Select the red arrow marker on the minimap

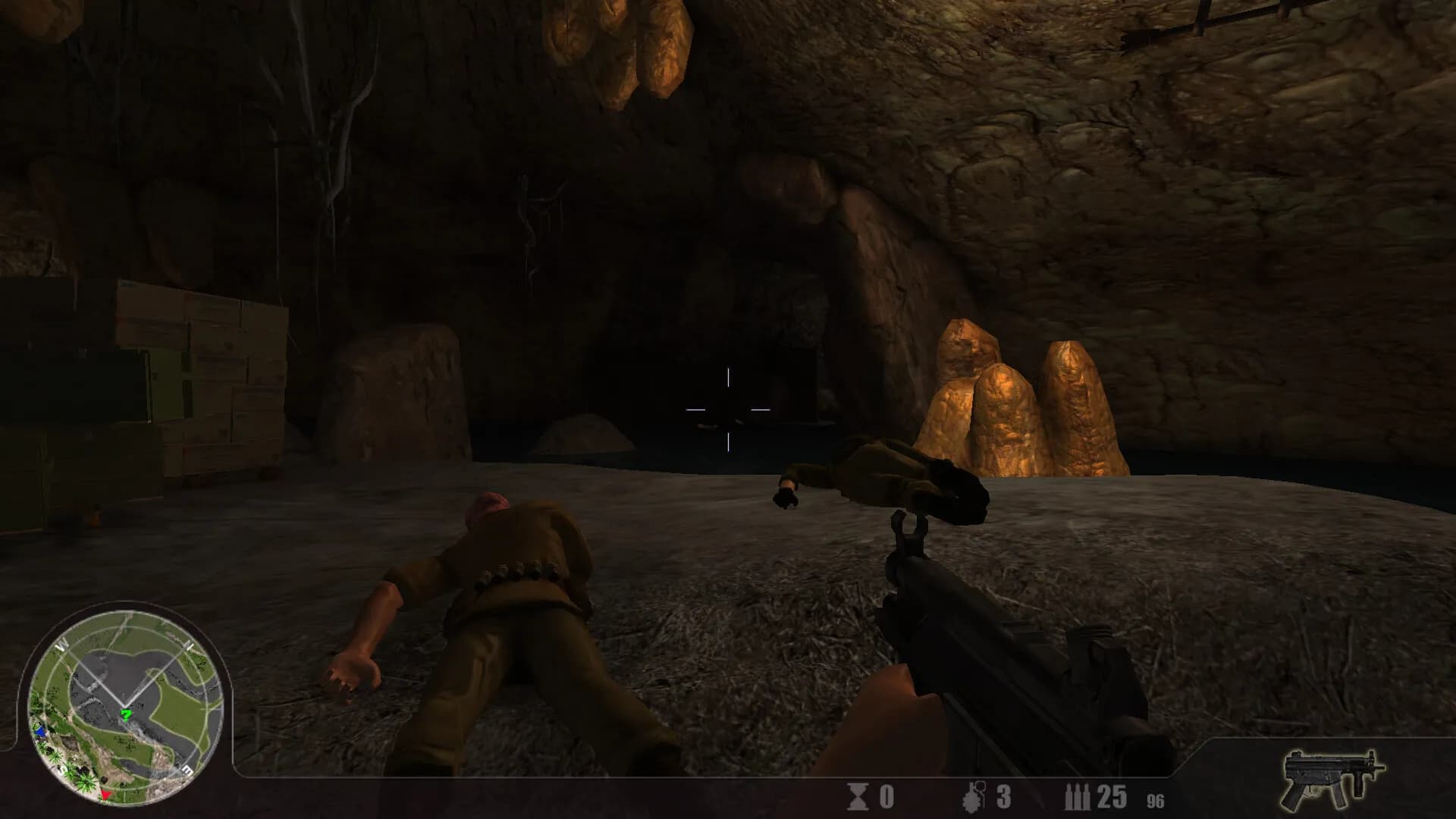(x=106, y=793)
